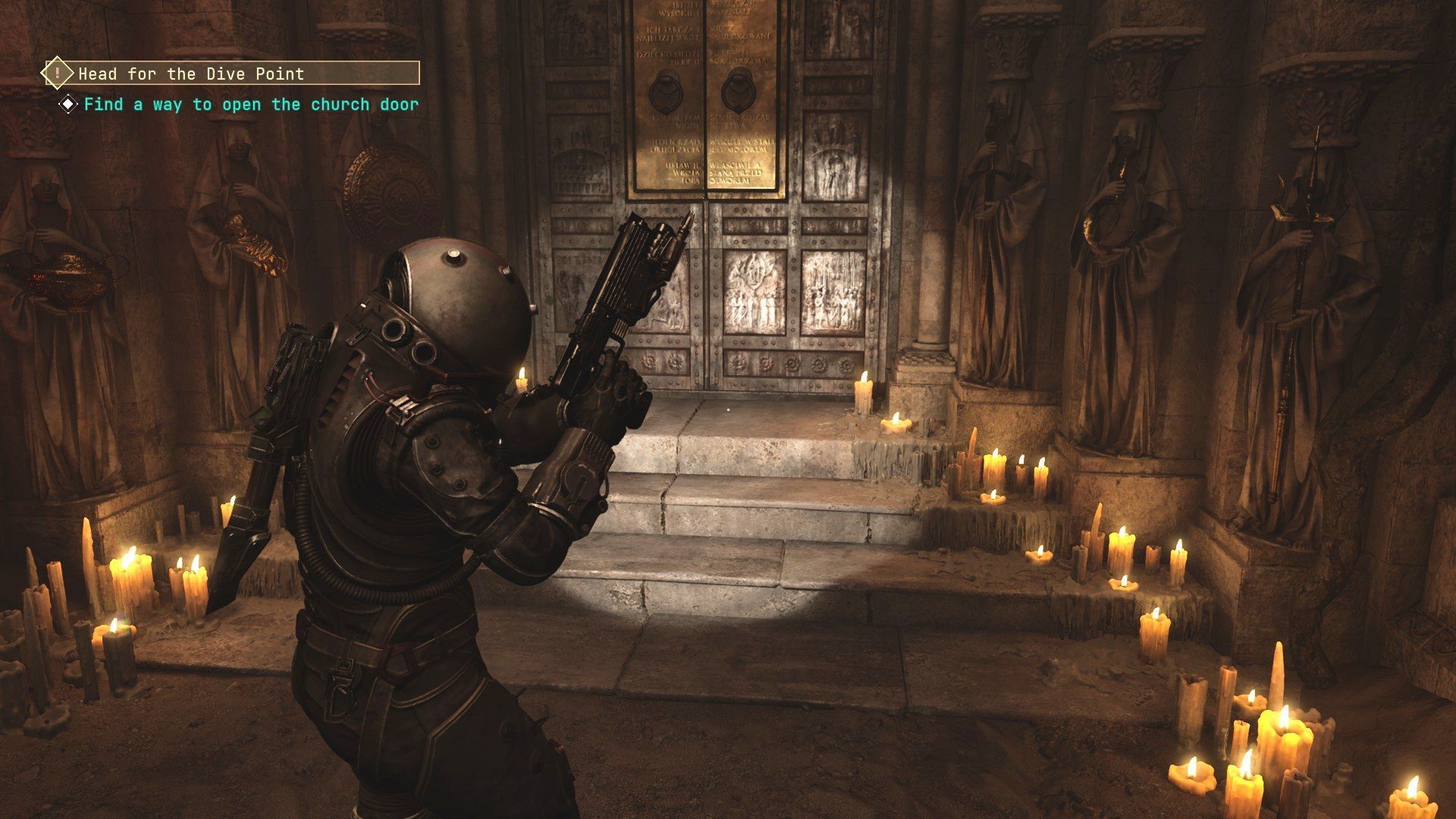Click the 'Find a way to open the church door' sub-objective
Screen dimensions: 1456x819
[250, 105]
